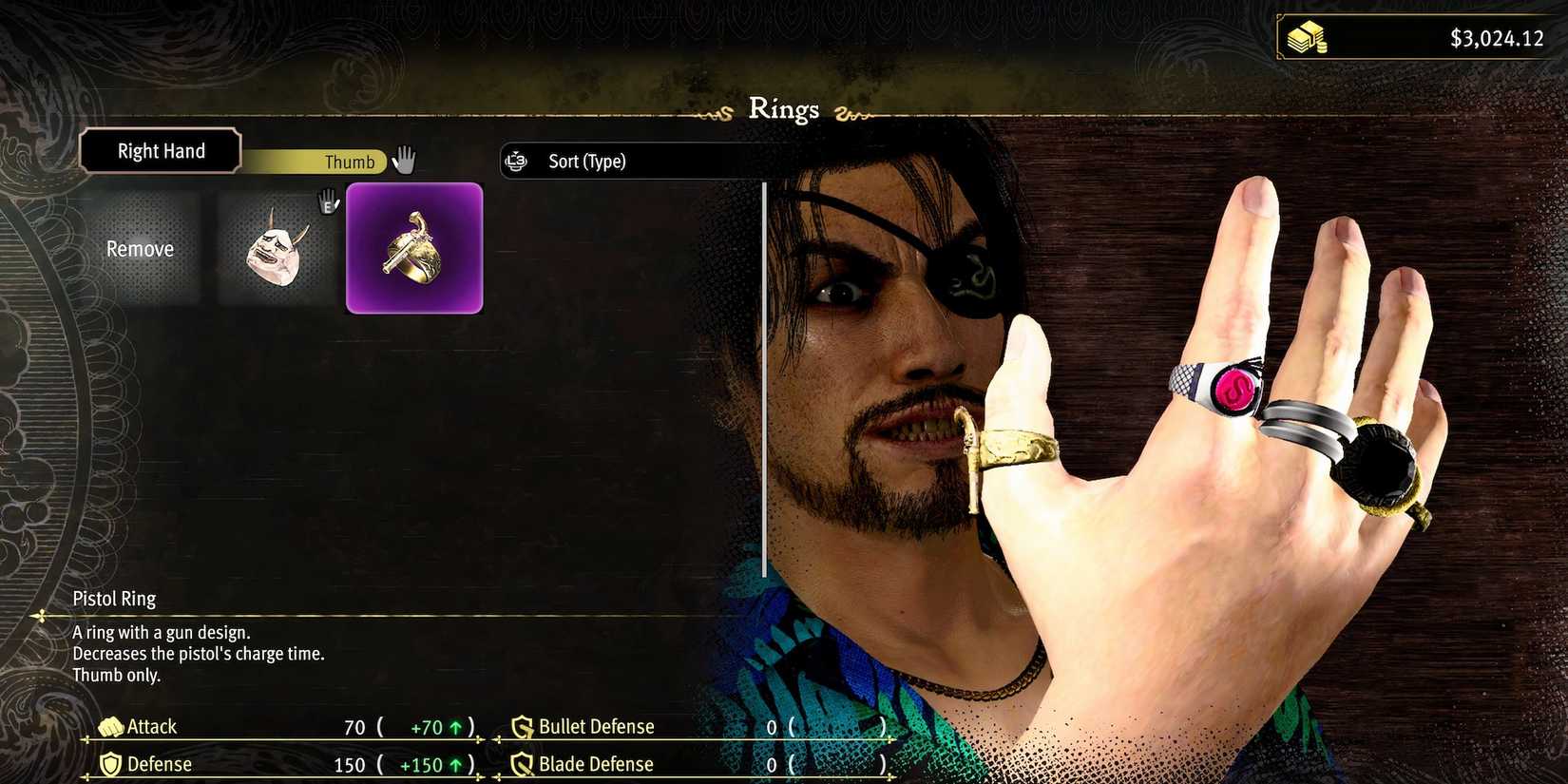Viewport: 1568px width, 784px height.
Task: Change the Thumb slot selector
Action: (349, 162)
